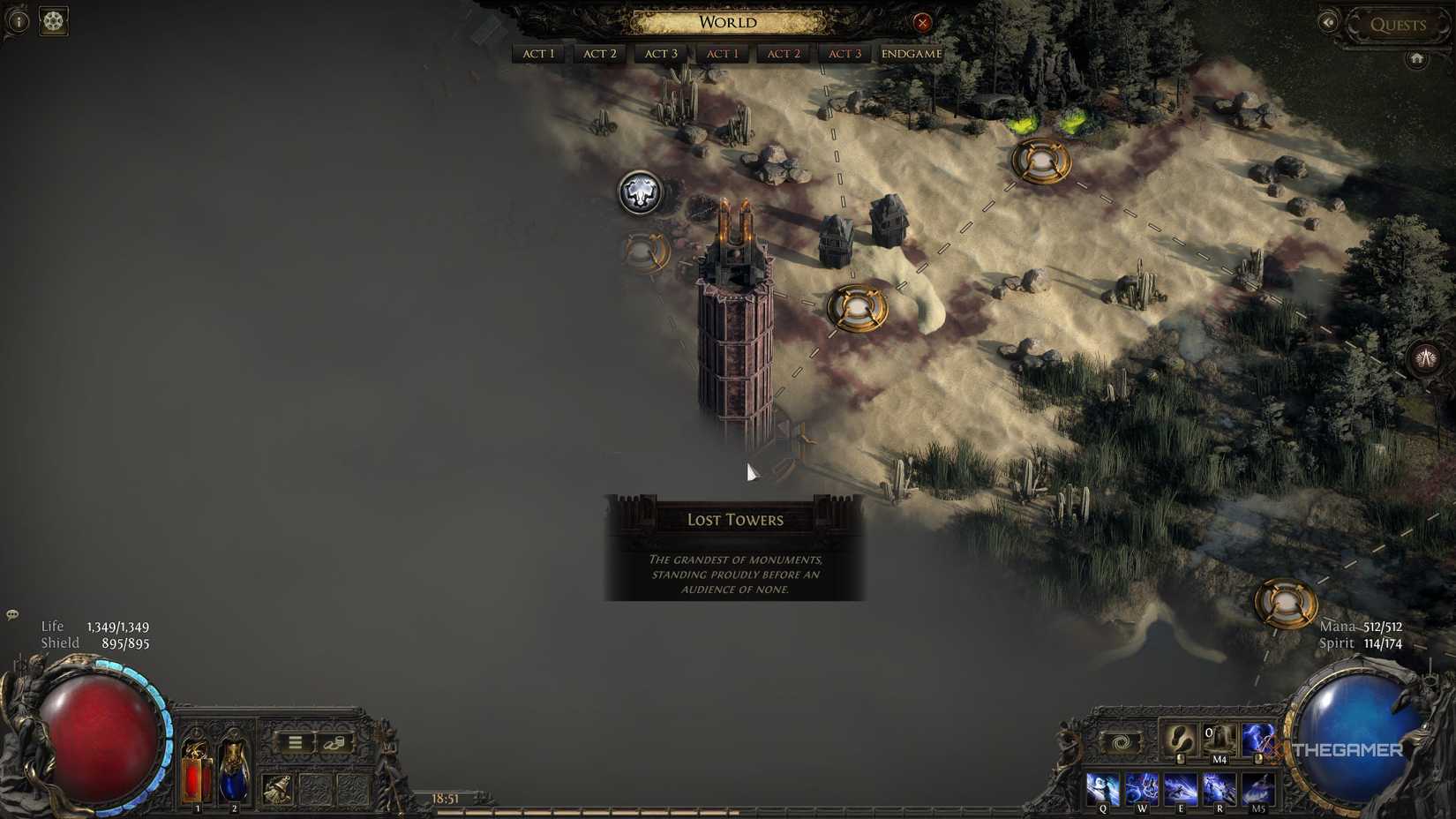This screenshot has width=1456, height=819.
Task: Click the info circle icon top-left corner
Action: [19, 21]
